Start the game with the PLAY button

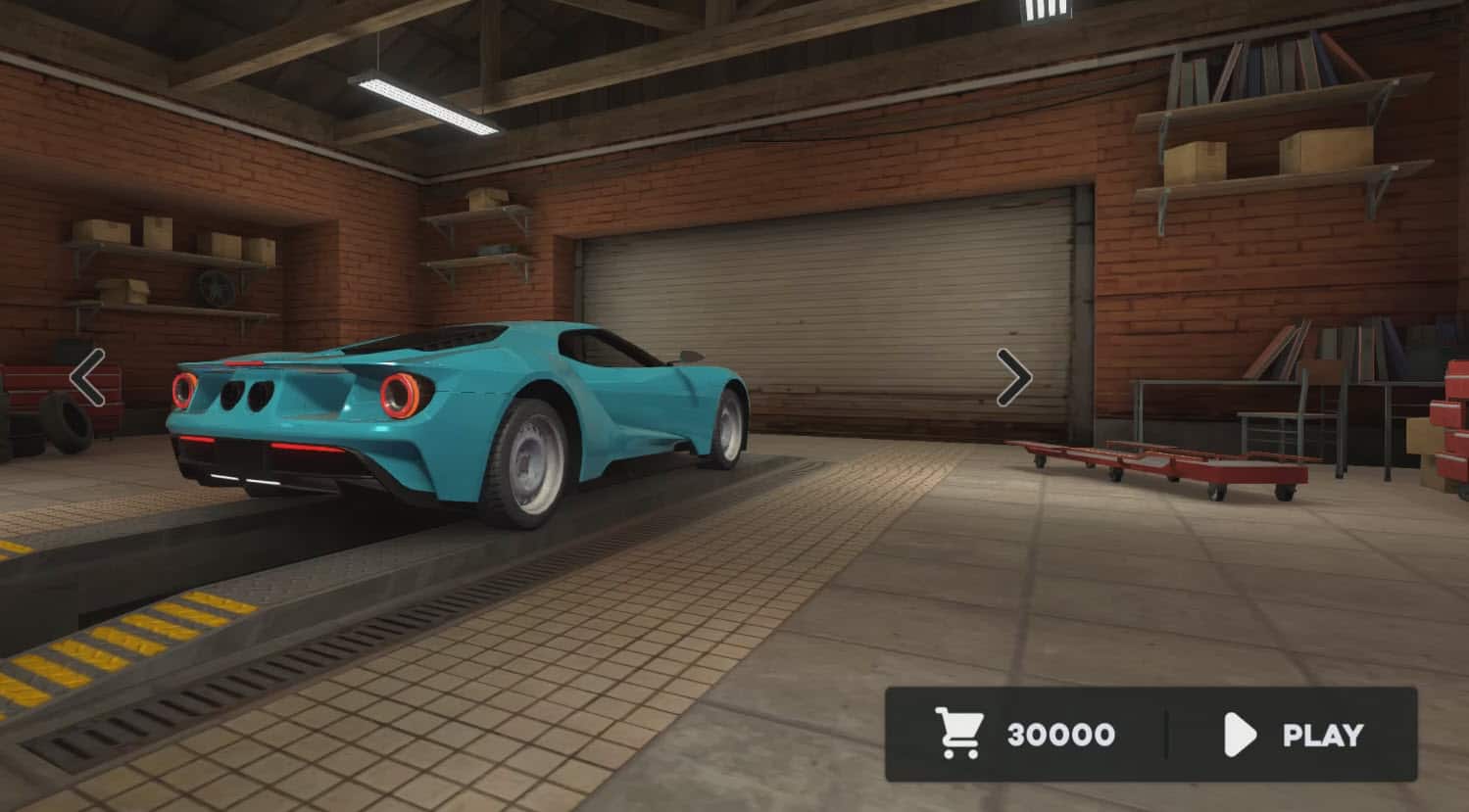(x=1294, y=735)
